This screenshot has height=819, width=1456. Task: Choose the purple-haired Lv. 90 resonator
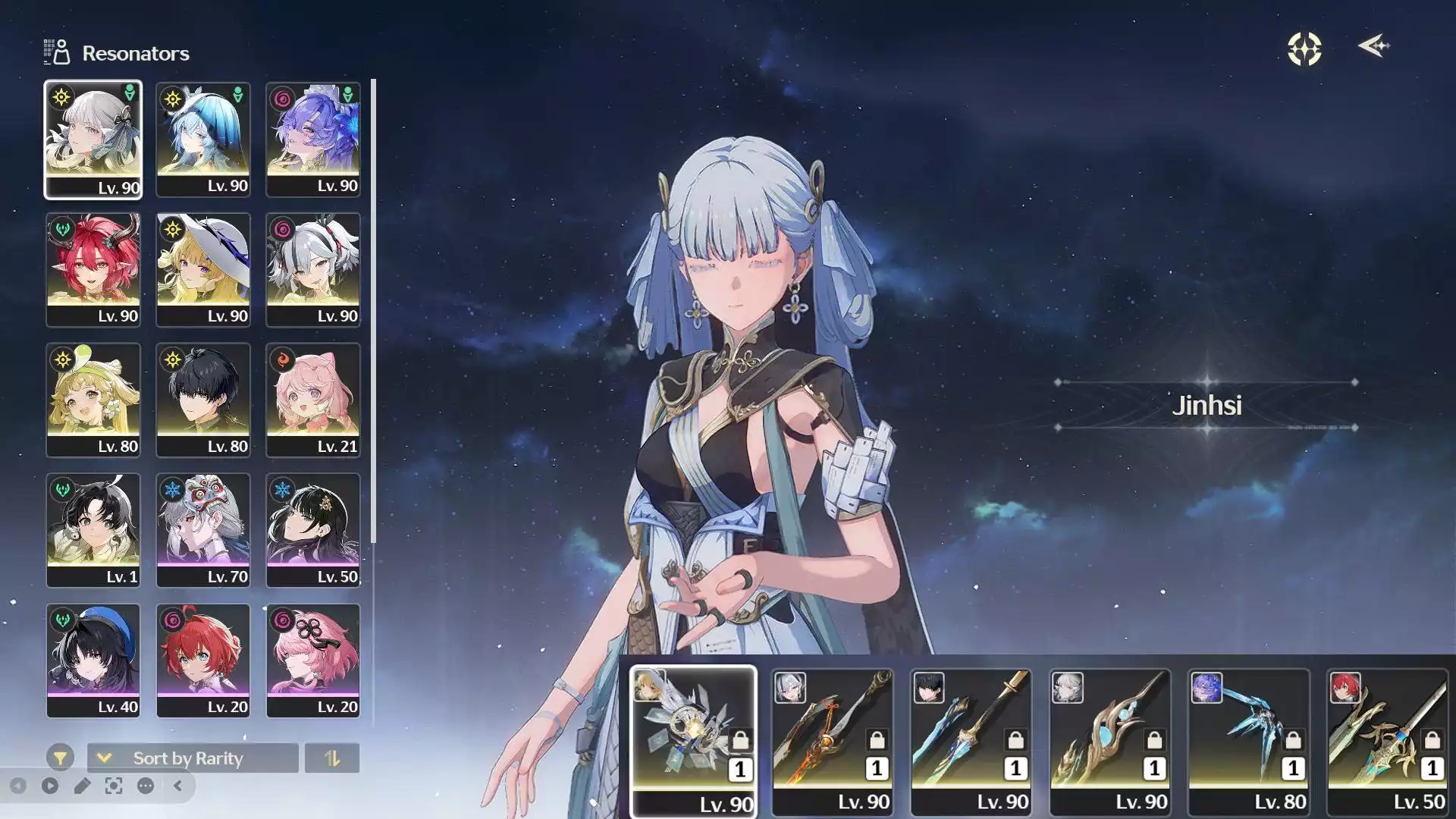coord(312,140)
